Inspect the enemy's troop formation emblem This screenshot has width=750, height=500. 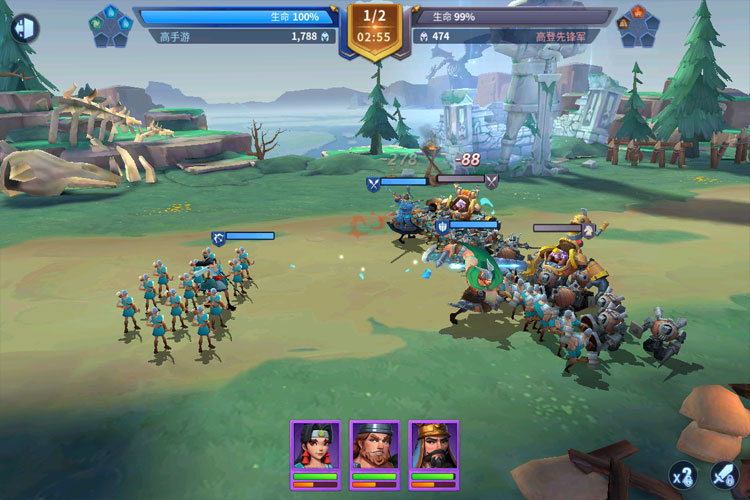637,27
